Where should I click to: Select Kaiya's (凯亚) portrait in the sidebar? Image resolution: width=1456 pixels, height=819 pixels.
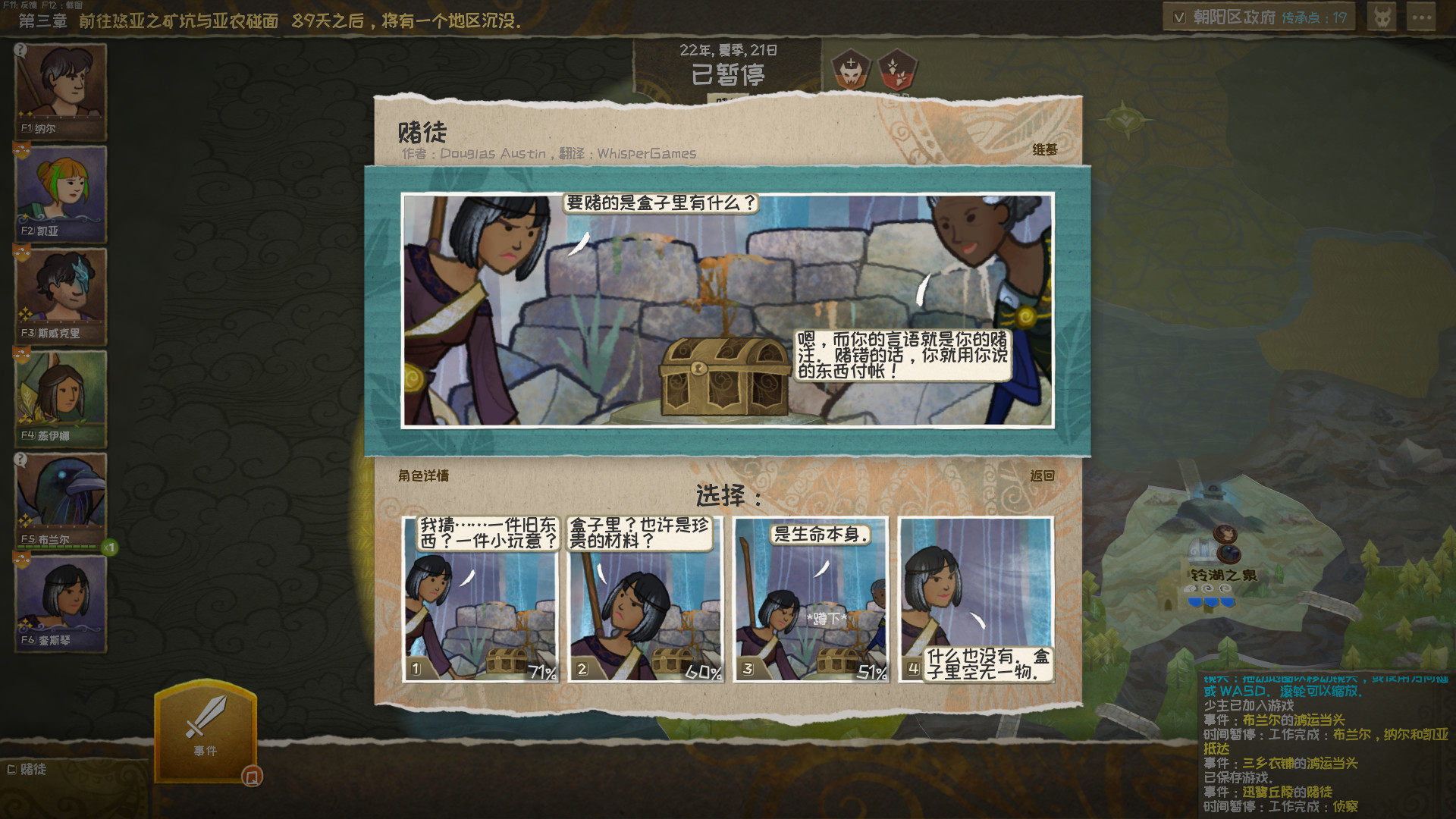(60, 194)
